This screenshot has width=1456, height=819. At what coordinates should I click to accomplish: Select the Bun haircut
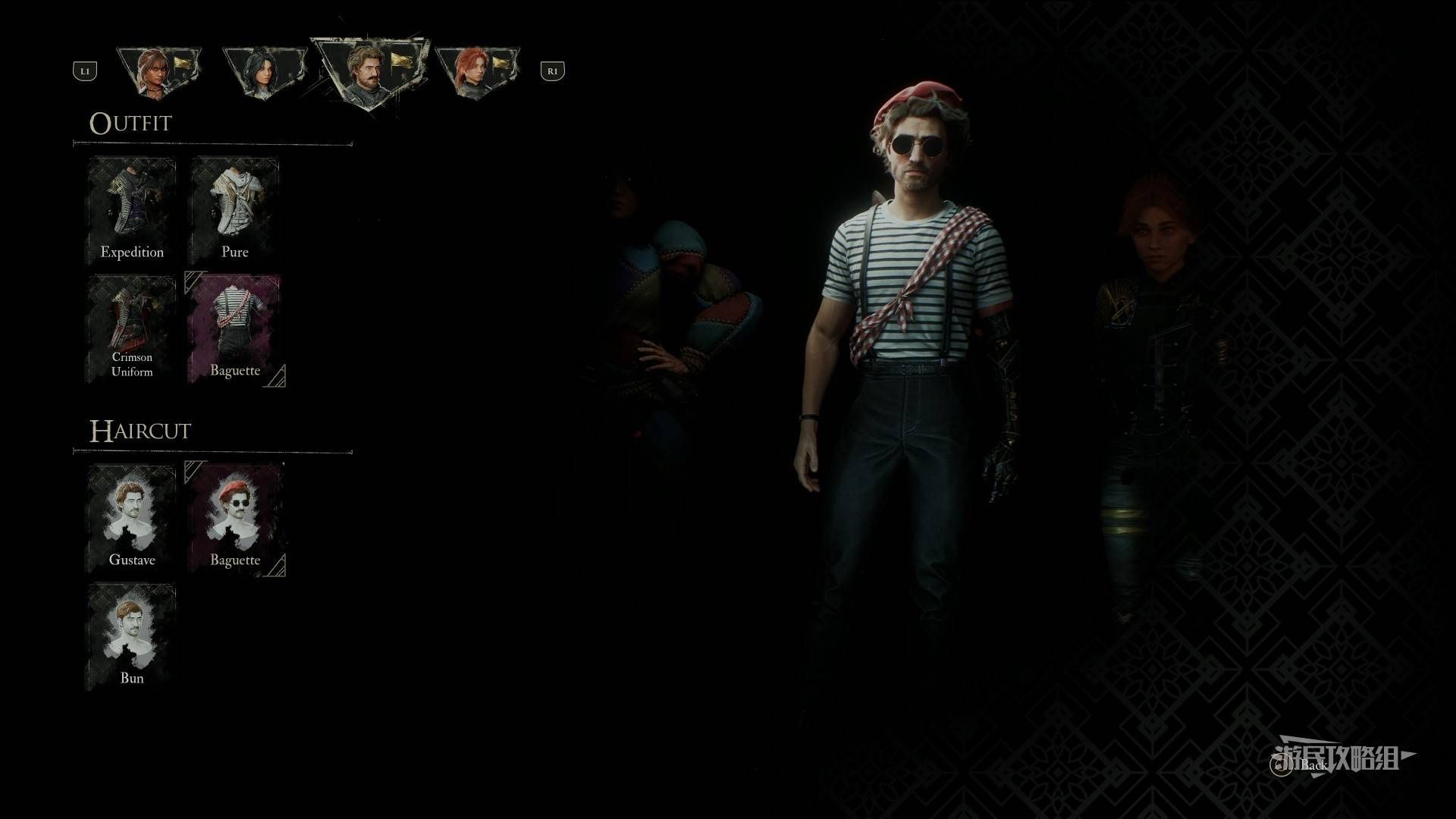pos(132,636)
